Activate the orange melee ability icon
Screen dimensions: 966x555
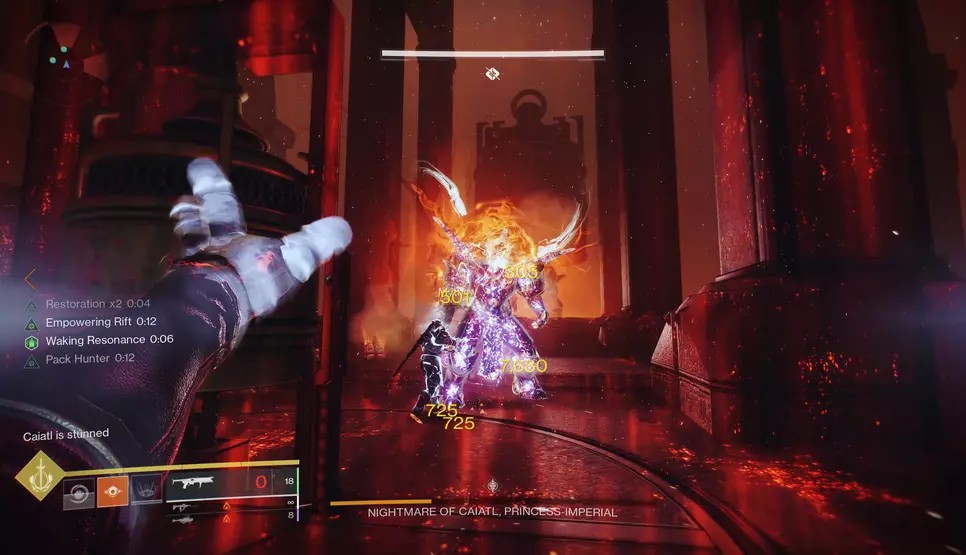click(112, 491)
